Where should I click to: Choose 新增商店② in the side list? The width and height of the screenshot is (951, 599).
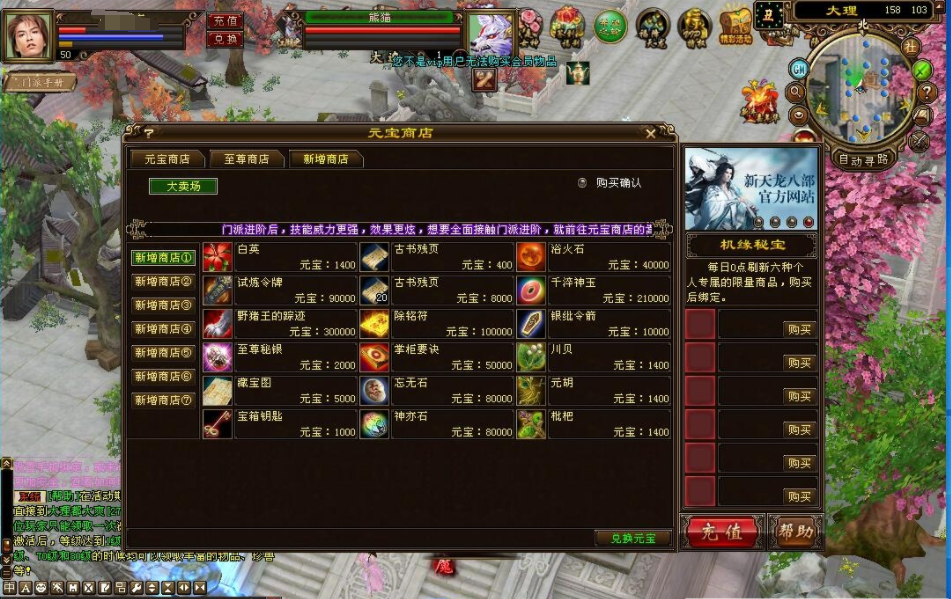(163, 281)
